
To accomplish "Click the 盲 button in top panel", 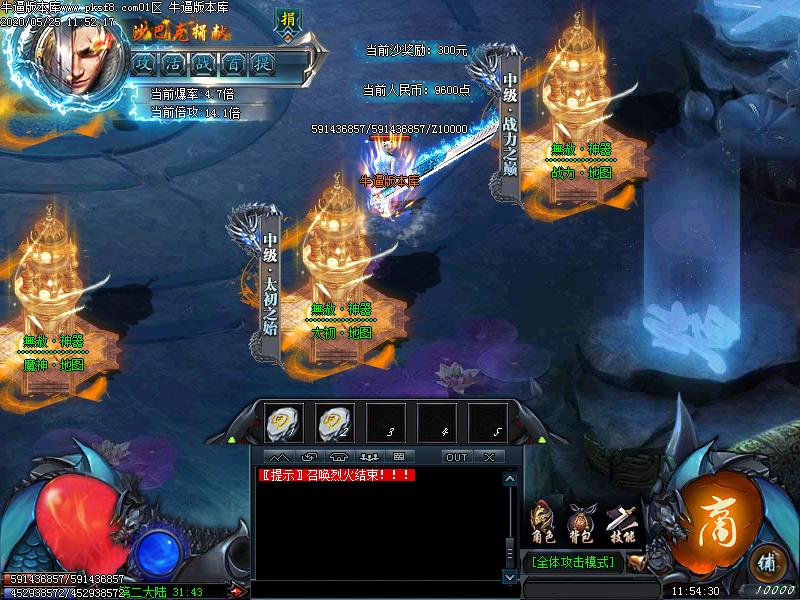I will [x=234, y=63].
